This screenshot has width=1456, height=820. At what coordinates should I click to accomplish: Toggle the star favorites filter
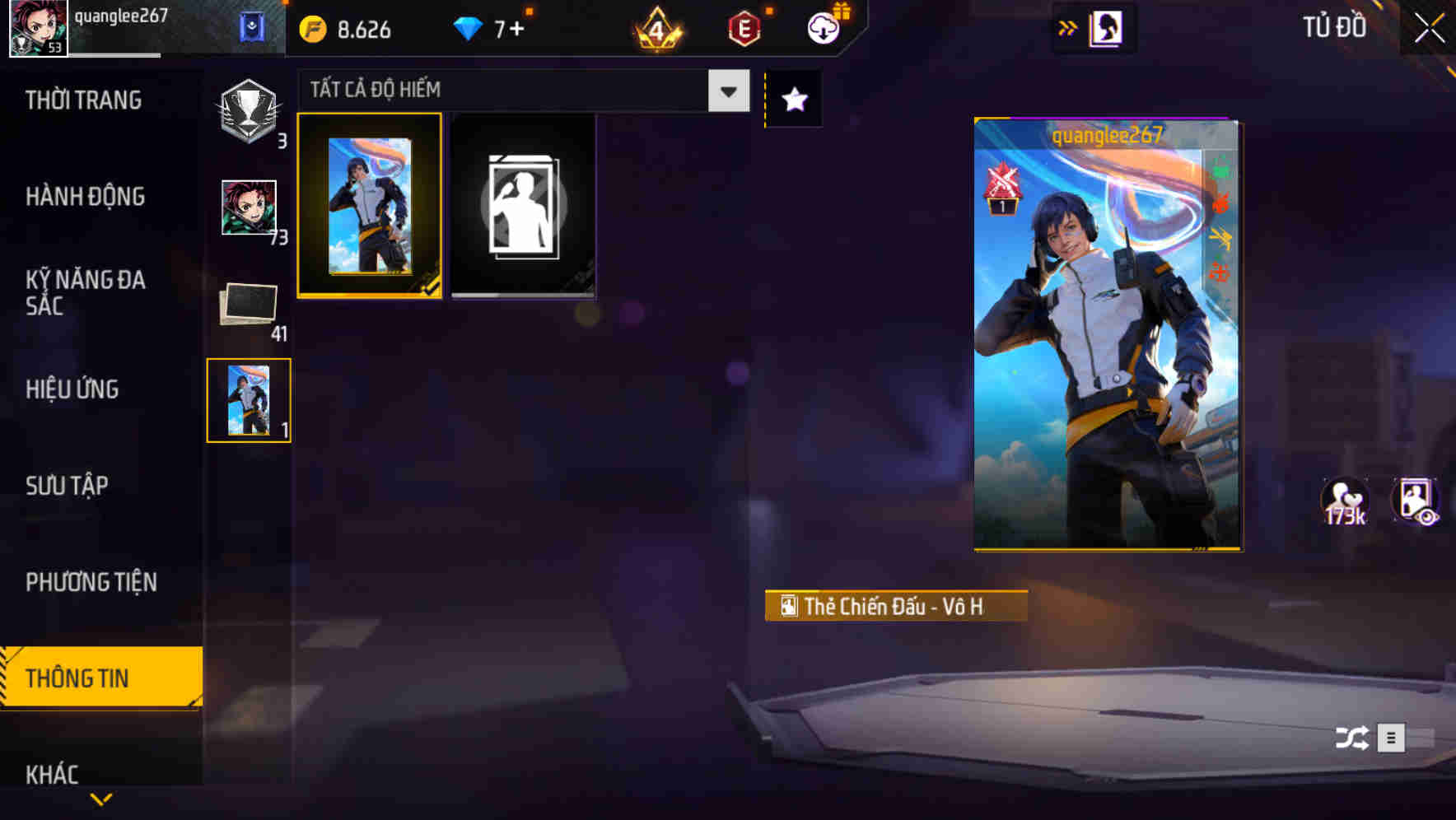click(x=793, y=100)
